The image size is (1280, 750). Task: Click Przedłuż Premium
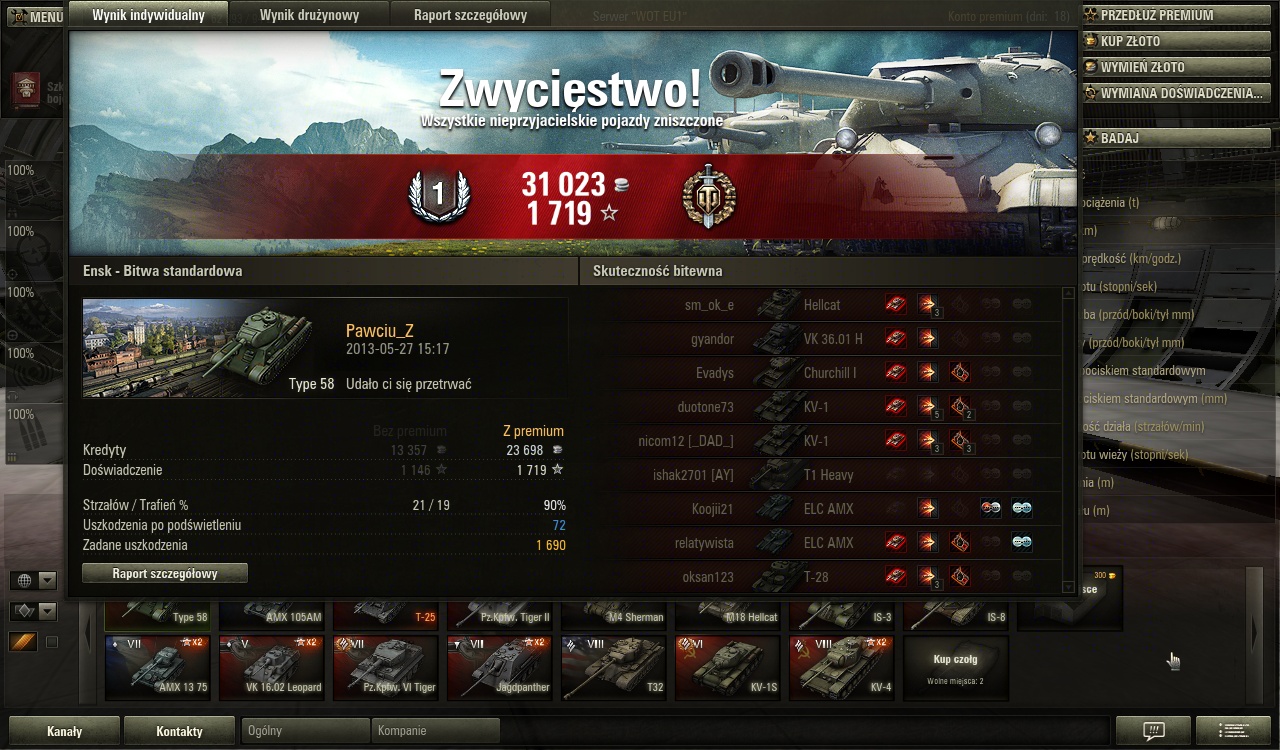click(1156, 15)
